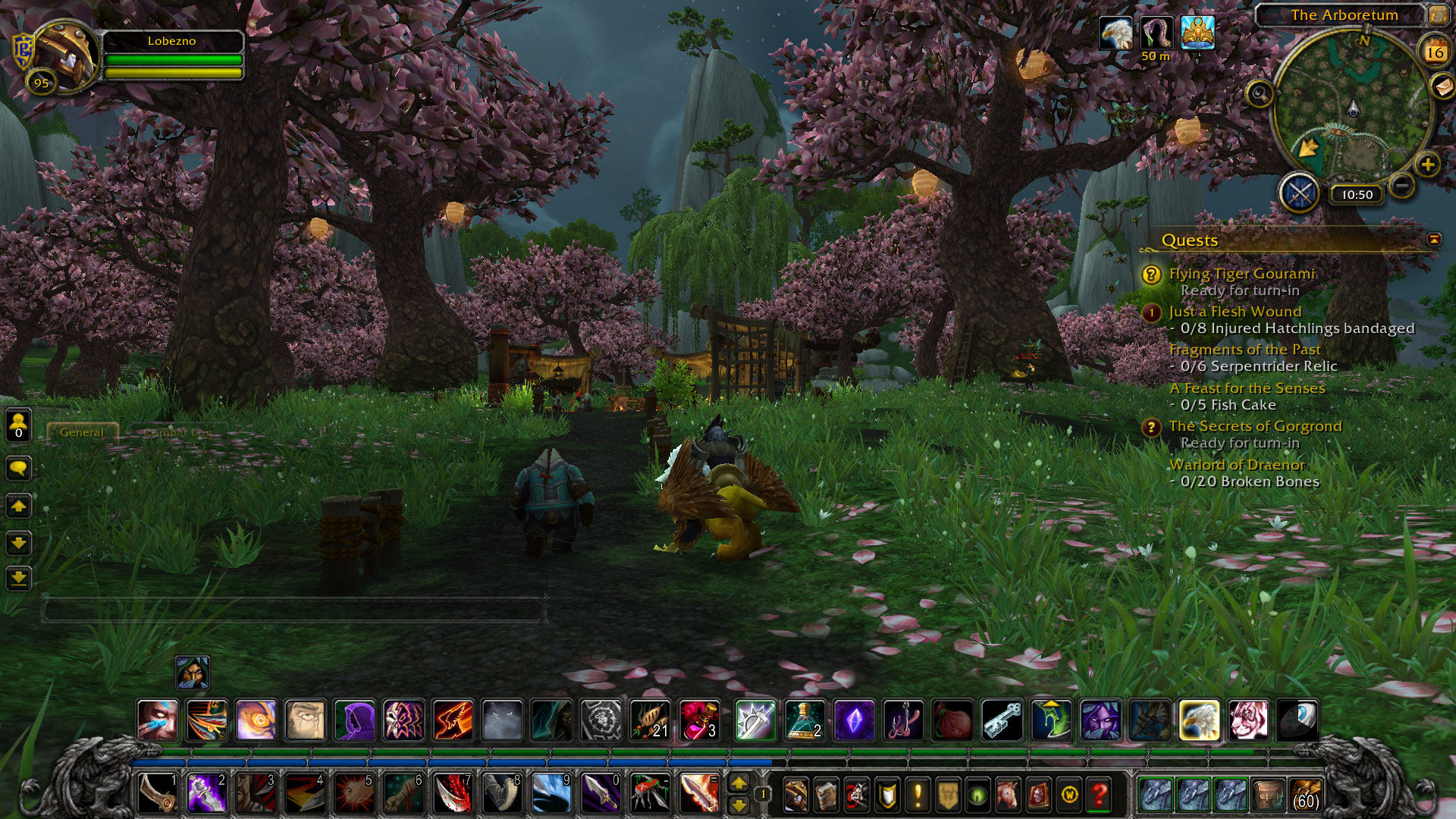Screen dimensions: 1456x819
Task: Open the calendar showing day 16
Action: click(x=1434, y=52)
